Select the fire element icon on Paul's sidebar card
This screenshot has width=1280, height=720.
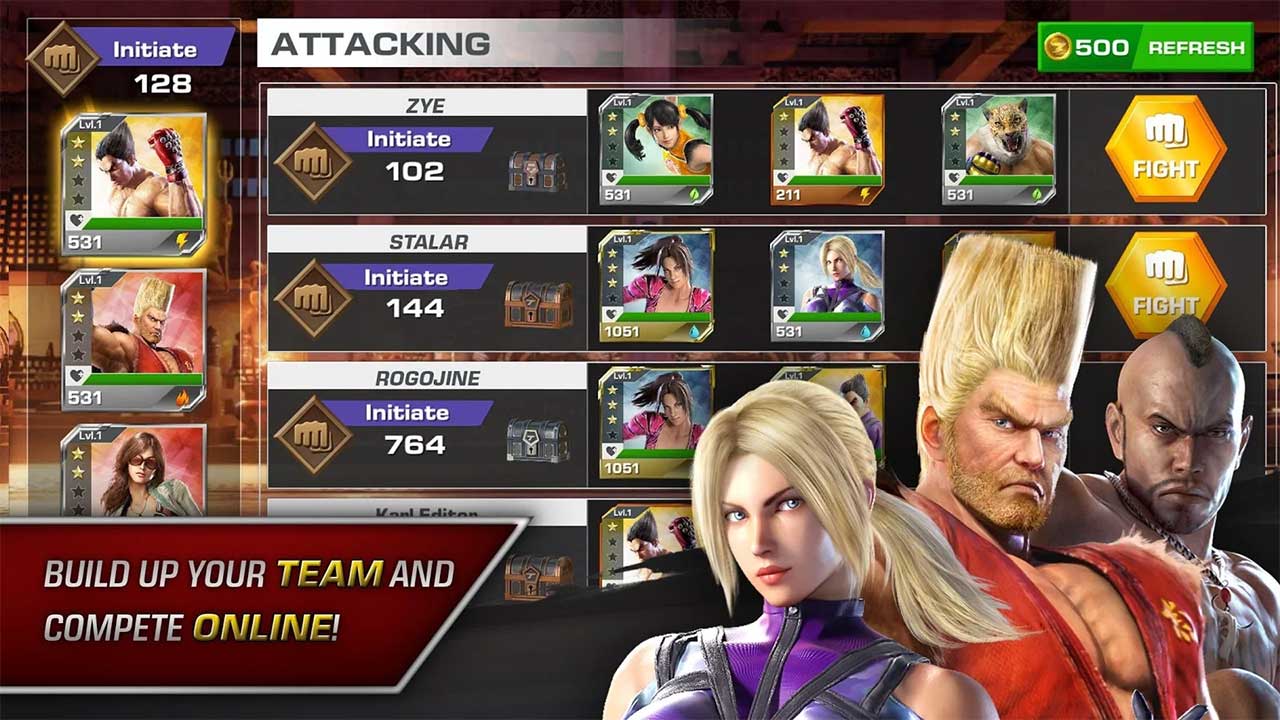pyautogui.click(x=181, y=396)
